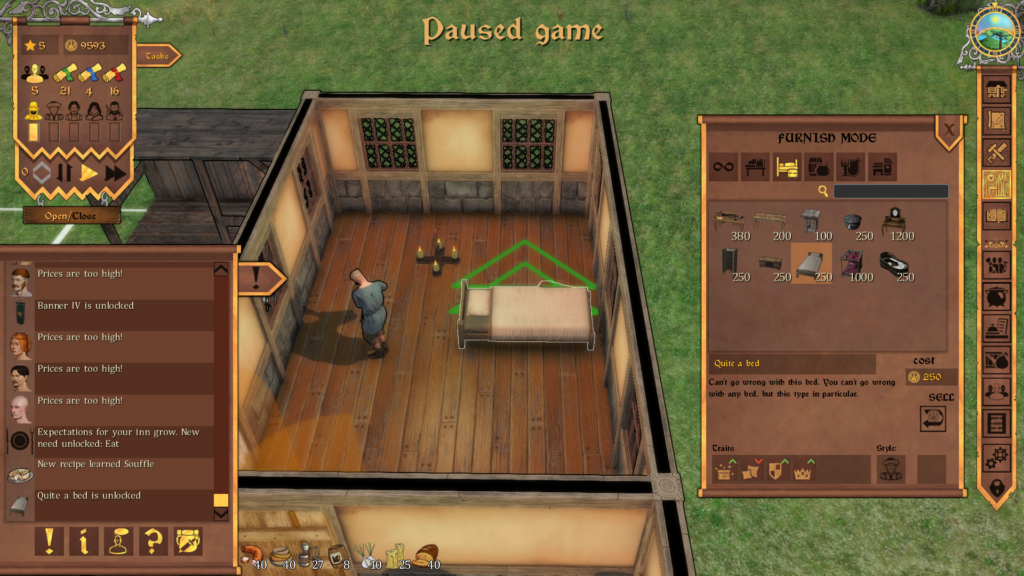This screenshot has width=1024, height=576.
Task: Close the Furnish Mode panel
Action: pos(948,128)
